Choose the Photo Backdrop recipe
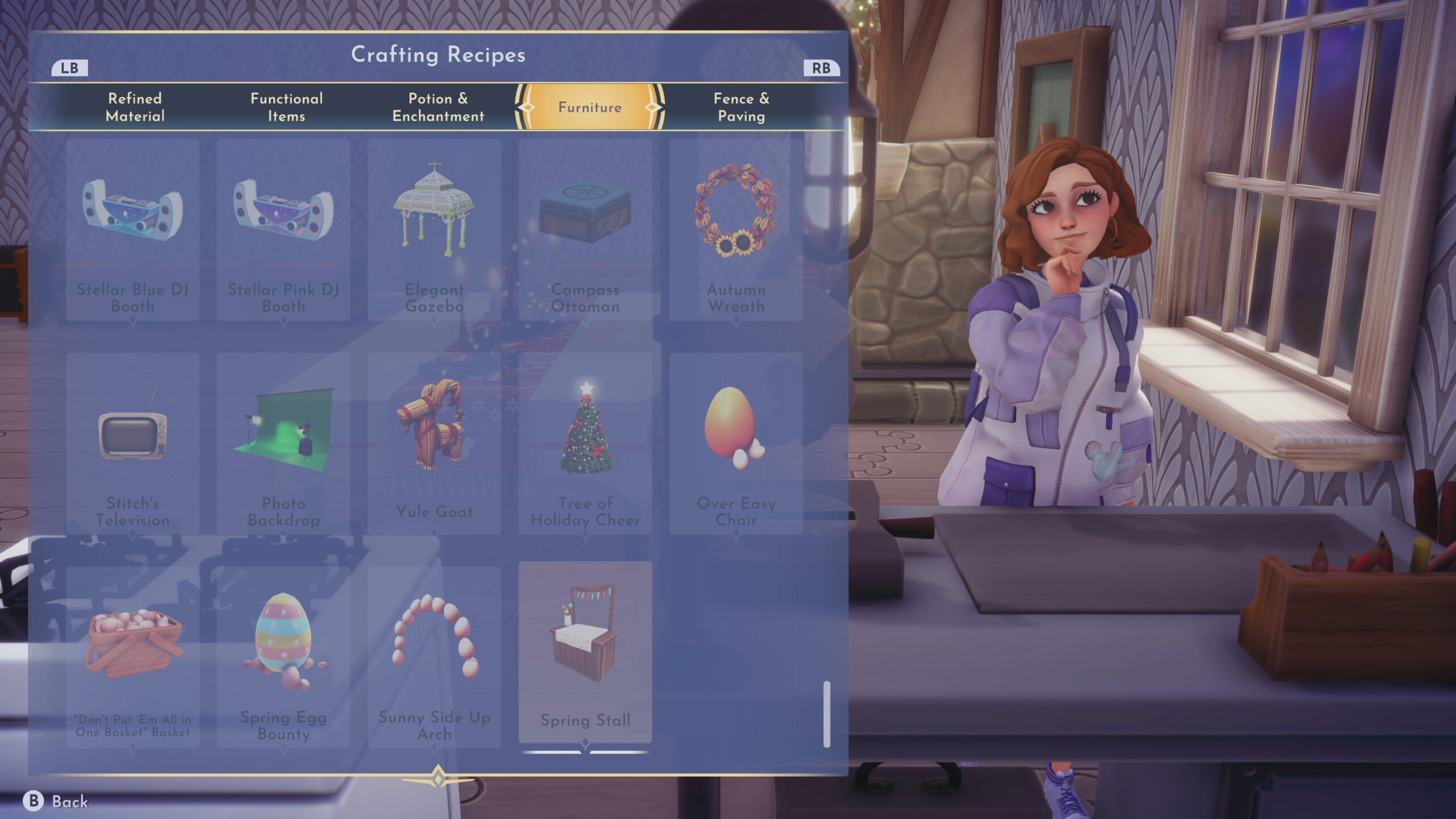The image size is (1456, 819). click(x=283, y=444)
